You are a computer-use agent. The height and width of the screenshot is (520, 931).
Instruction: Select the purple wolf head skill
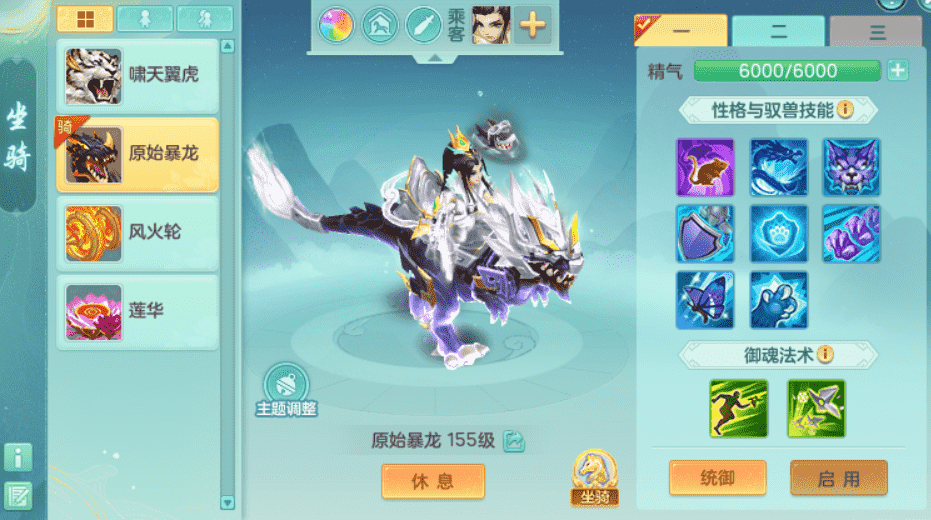(x=852, y=167)
